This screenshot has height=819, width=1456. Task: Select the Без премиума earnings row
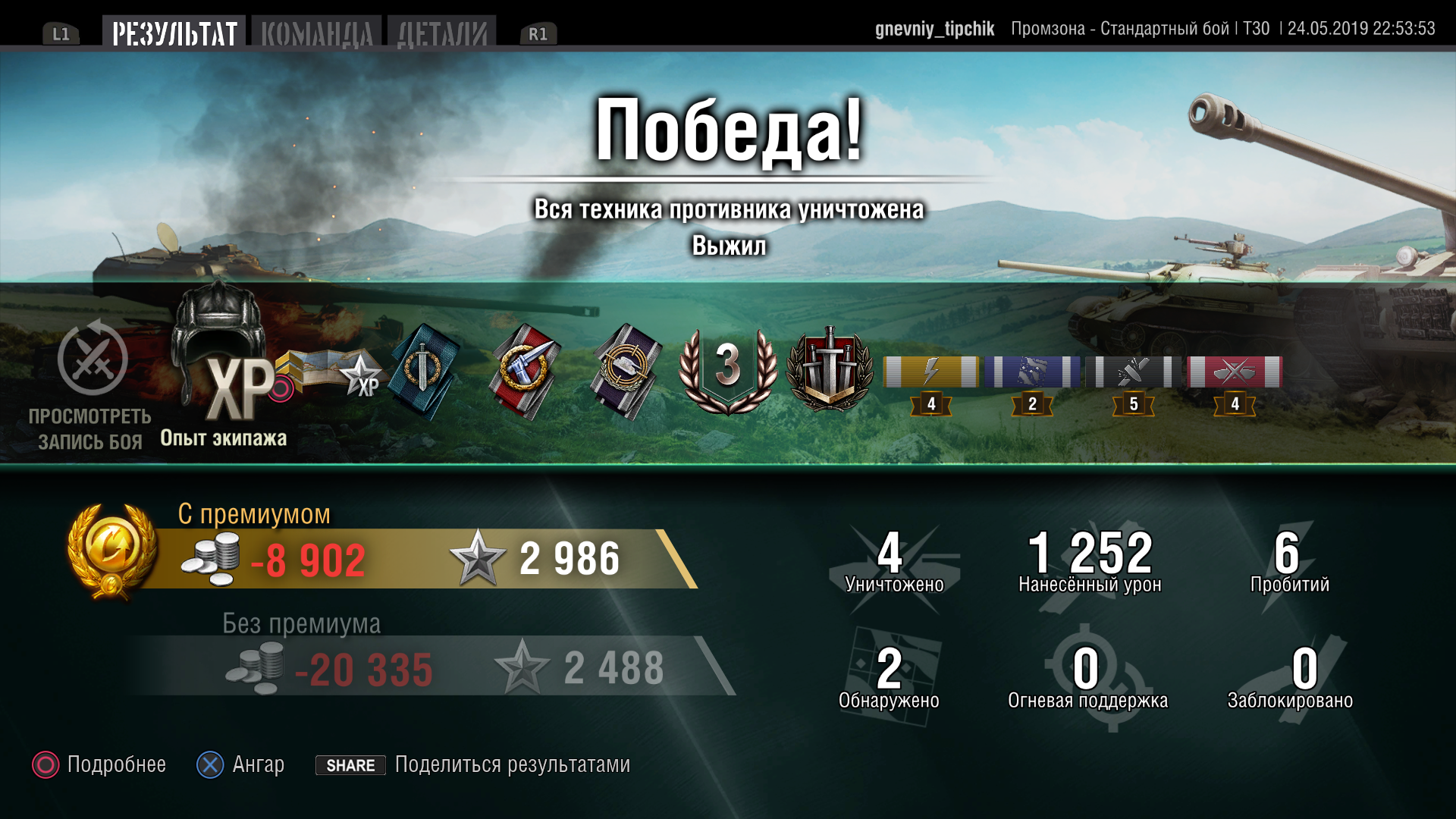(x=432, y=667)
